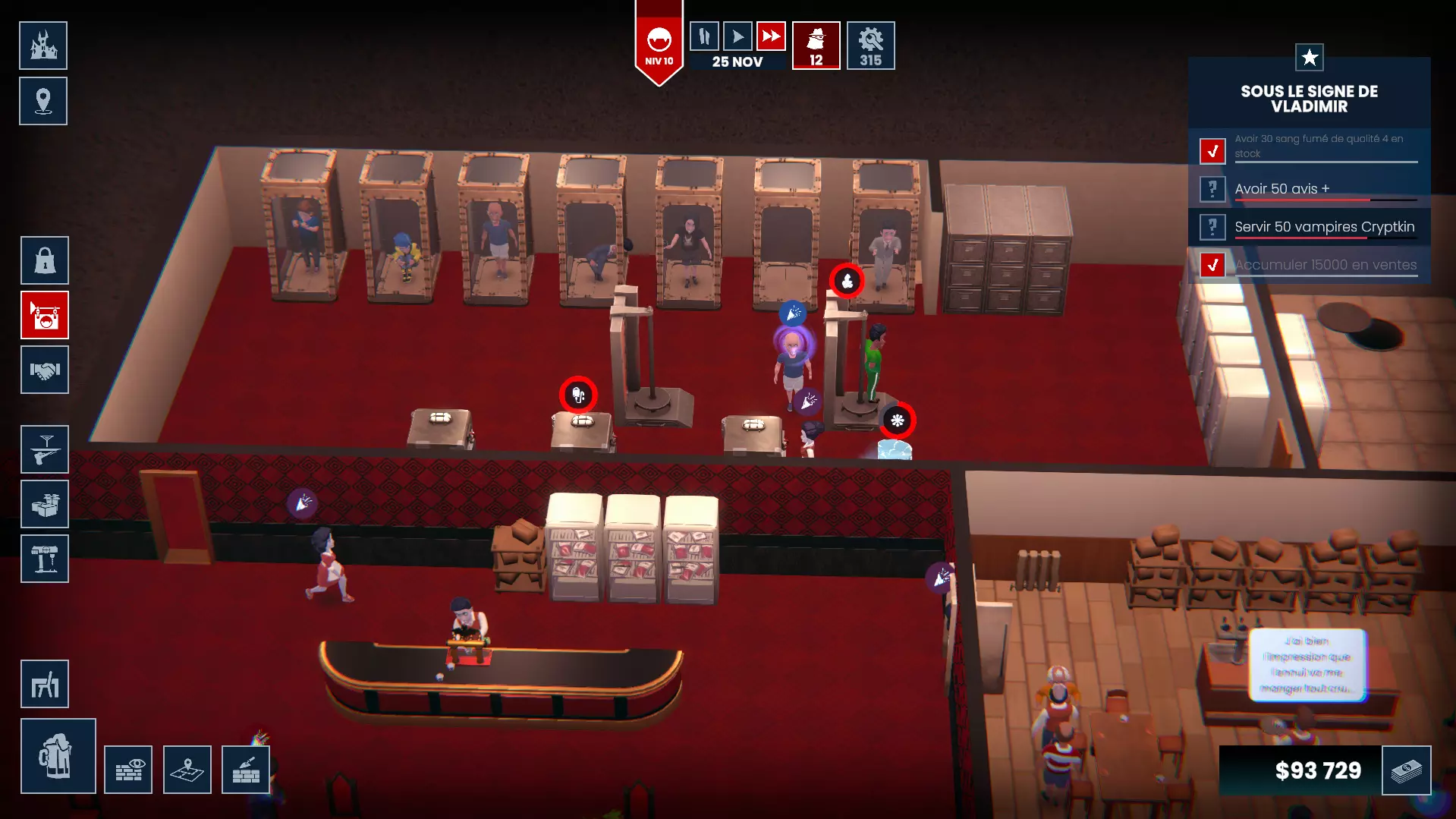Open the cash finances button
The height and width of the screenshot is (819, 1456).
(x=1406, y=770)
